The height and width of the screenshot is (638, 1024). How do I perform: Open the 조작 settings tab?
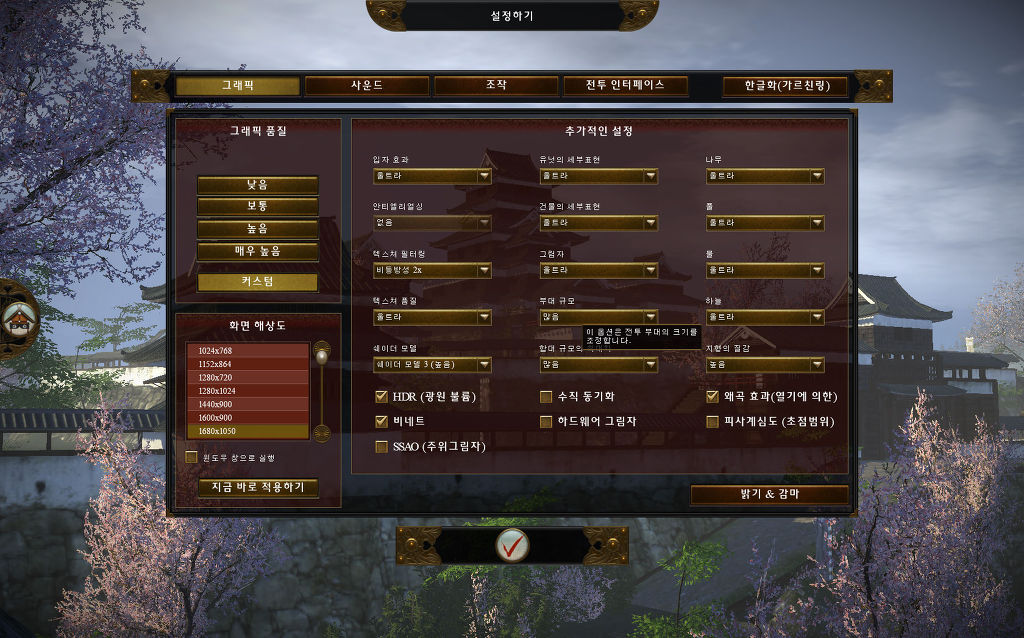click(x=496, y=86)
